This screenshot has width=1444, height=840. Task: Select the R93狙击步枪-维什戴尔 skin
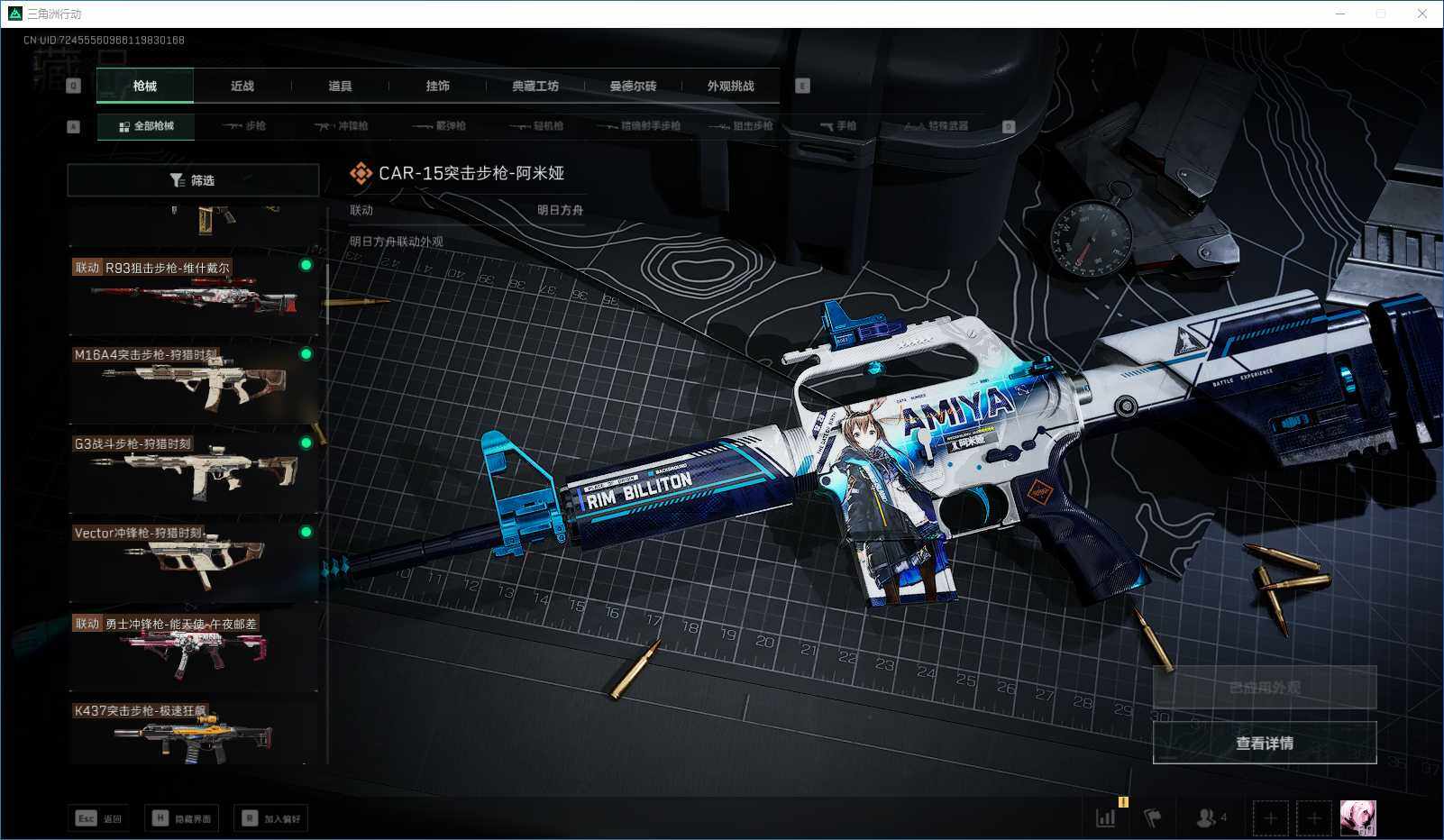pyautogui.click(x=193, y=294)
